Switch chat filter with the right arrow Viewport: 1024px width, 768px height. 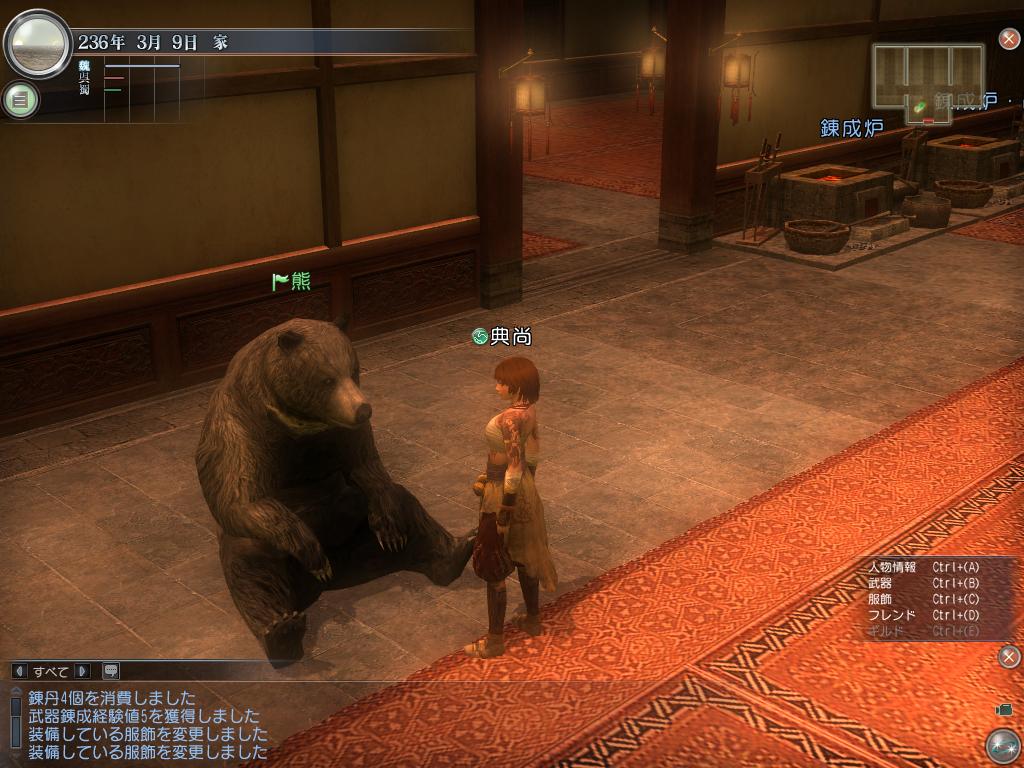click(82, 671)
